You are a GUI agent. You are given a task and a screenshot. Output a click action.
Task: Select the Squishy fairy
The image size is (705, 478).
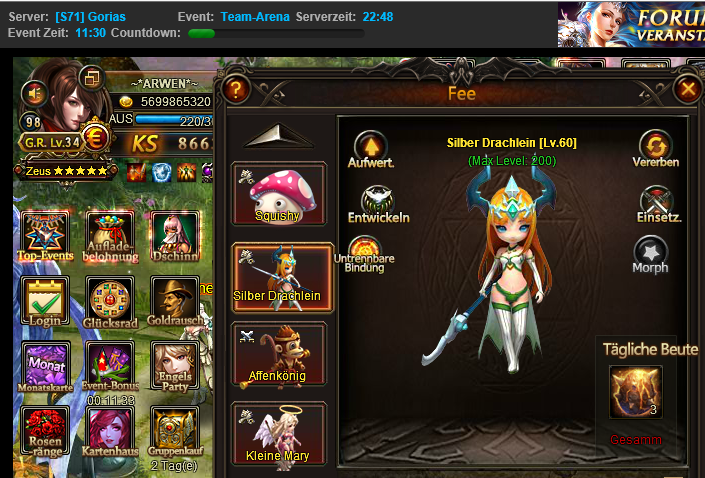coord(279,194)
